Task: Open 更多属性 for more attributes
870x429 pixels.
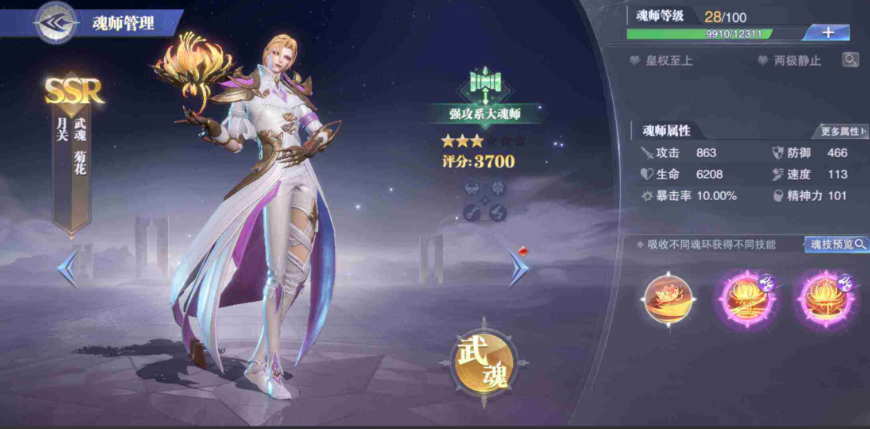Action: (842, 131)
